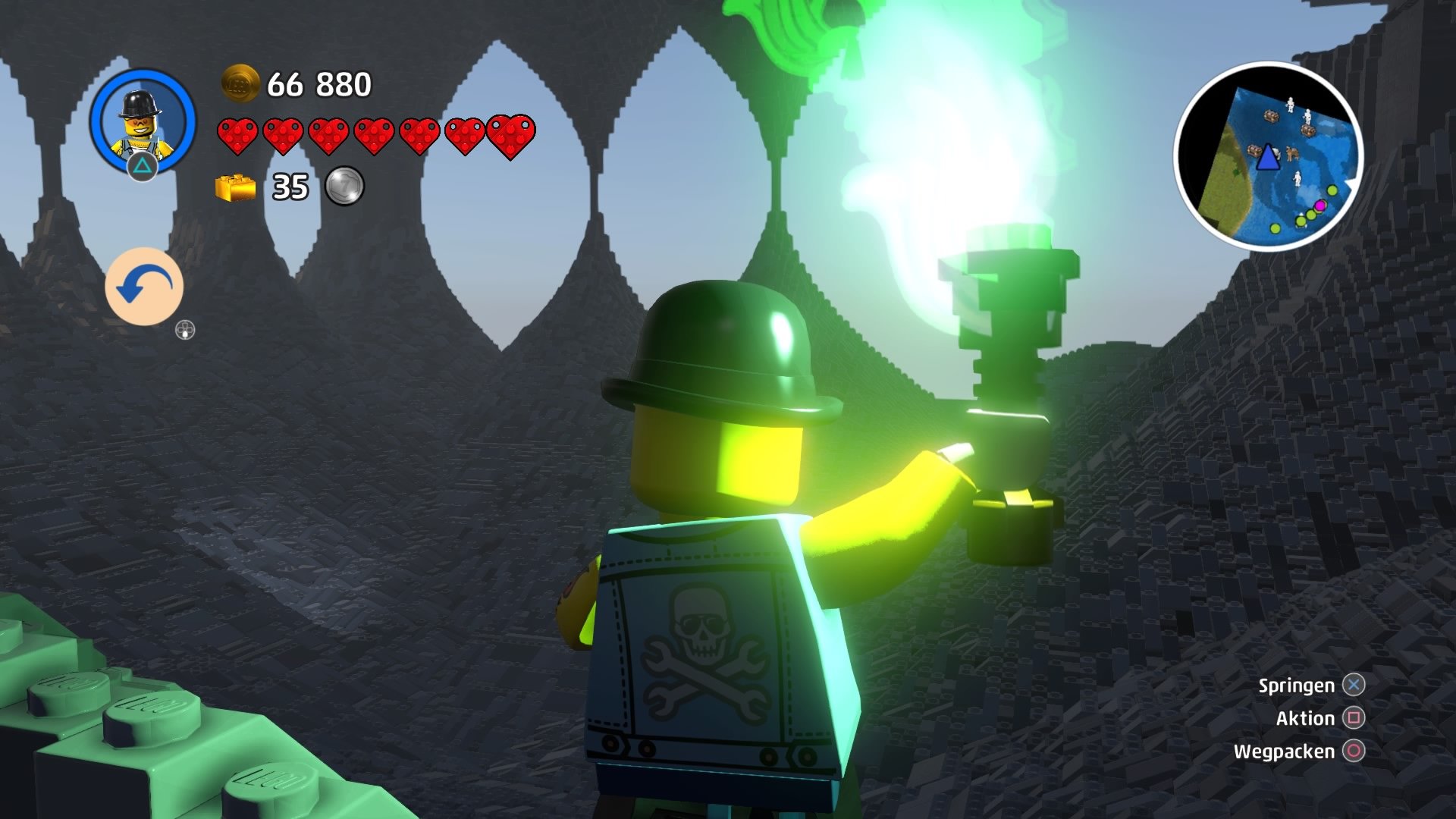Click a green dot marker on the minimap
Viewport: 1456px width, 819px height.
(x=1332, y=190)
